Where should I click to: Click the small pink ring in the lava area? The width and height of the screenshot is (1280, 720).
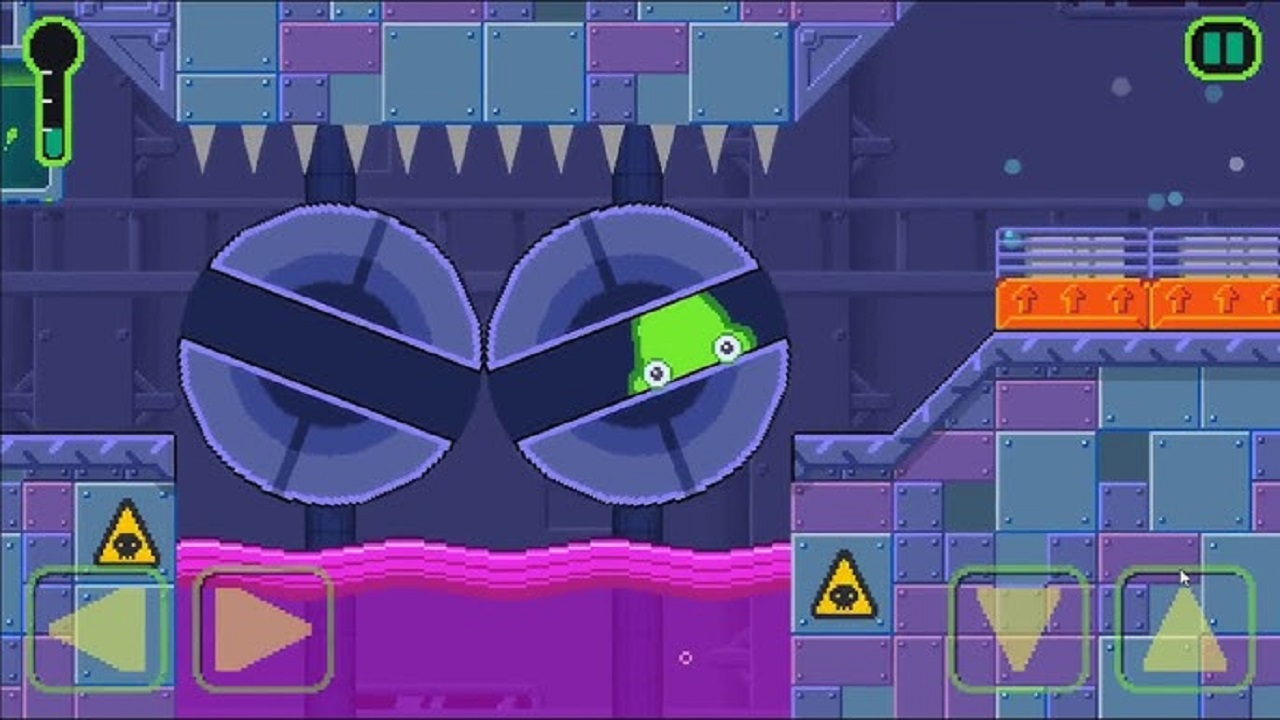click(x=686, y=658)
